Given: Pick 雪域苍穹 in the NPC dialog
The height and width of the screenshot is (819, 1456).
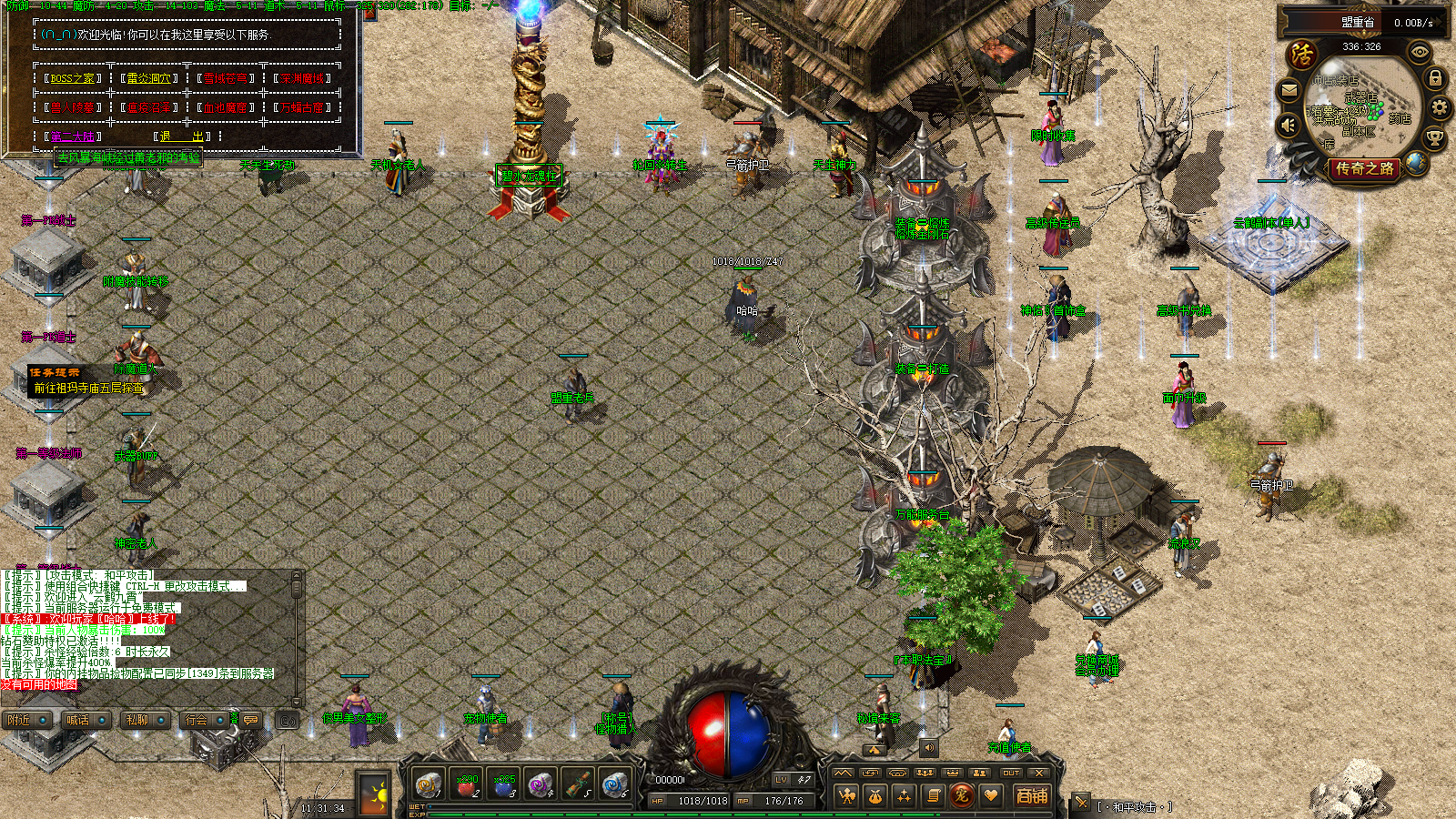Looking at the screenshot, I should pyautogui.click(x=226, y=78).
